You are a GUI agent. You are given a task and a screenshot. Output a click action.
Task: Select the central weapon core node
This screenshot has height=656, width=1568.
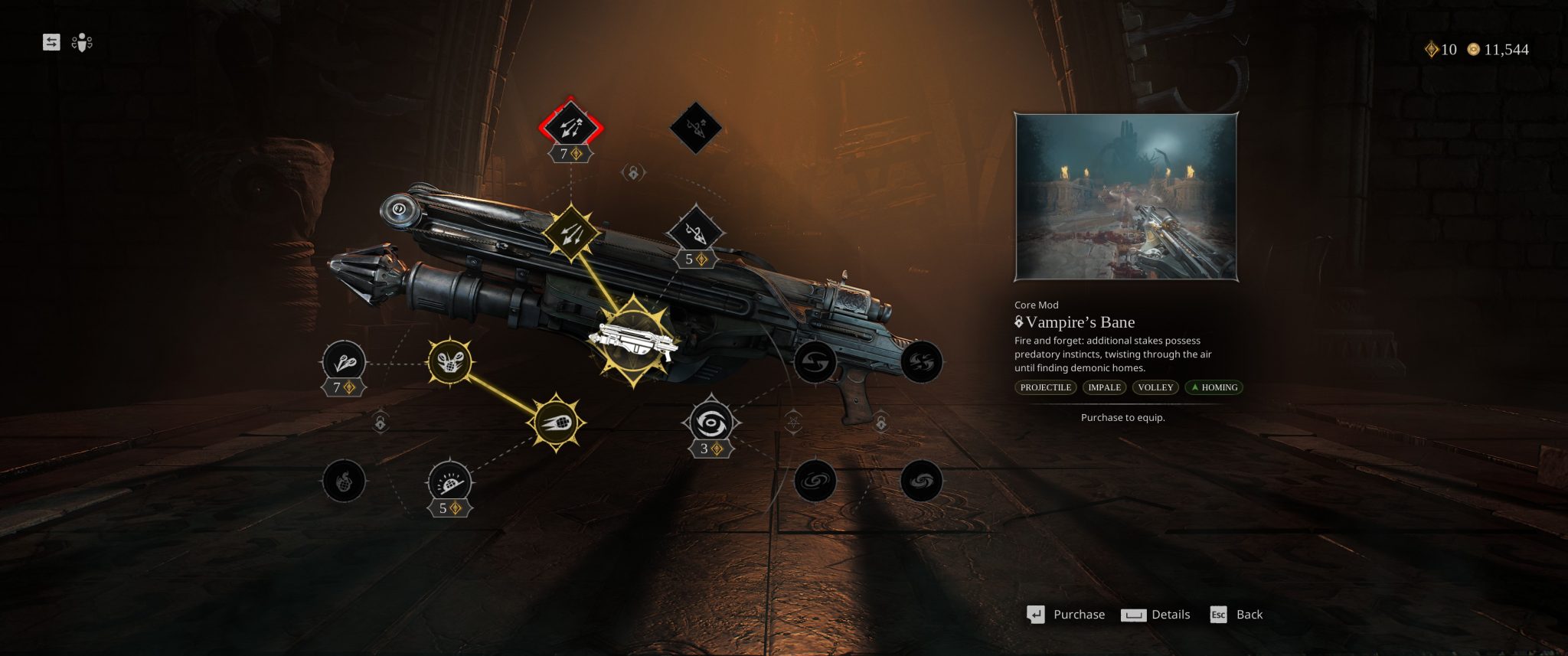point(634,341)
